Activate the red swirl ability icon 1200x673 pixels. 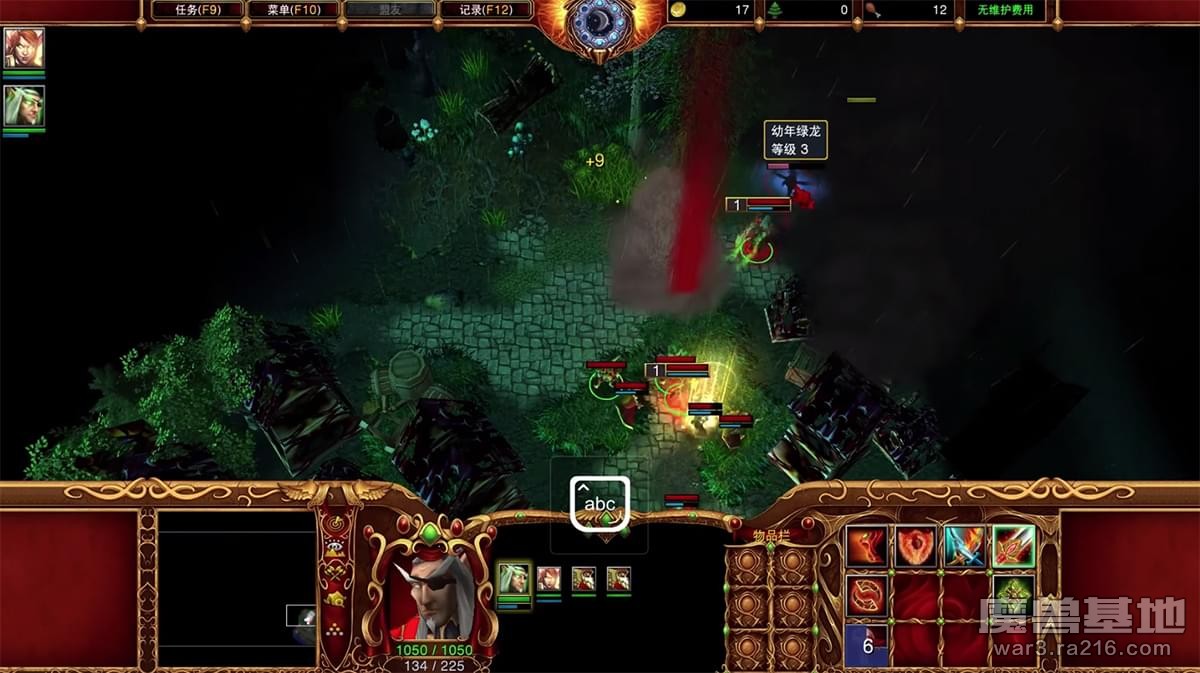866,595
